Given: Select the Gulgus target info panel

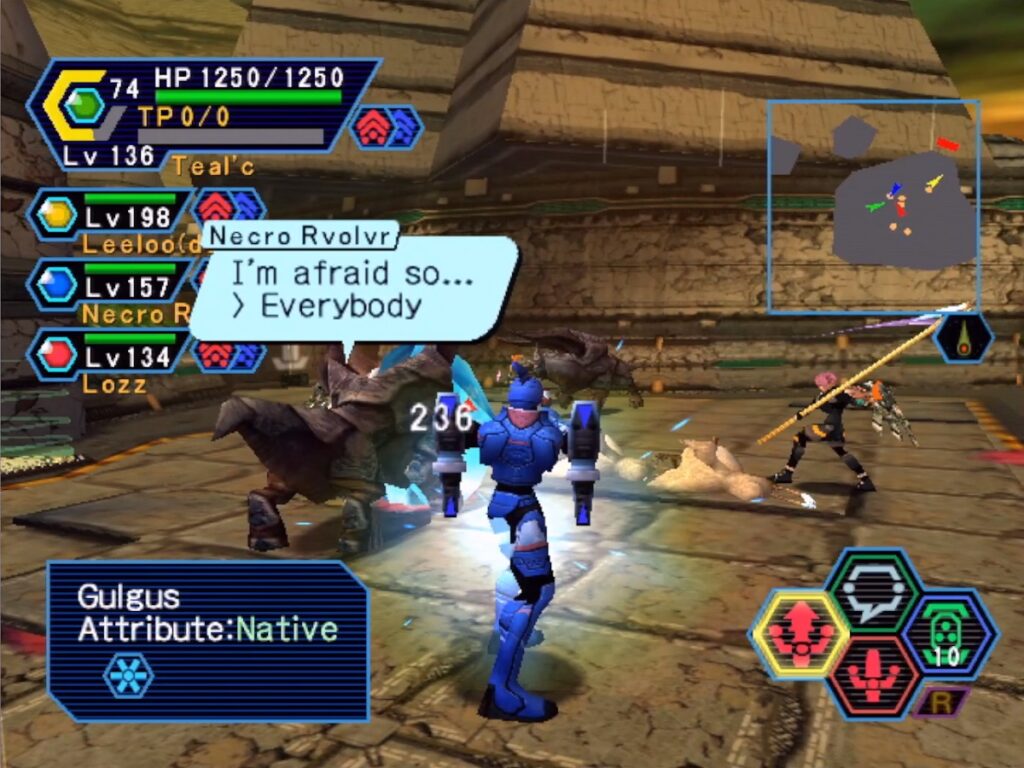Looking at the screenshot, I should coord(208,640).
